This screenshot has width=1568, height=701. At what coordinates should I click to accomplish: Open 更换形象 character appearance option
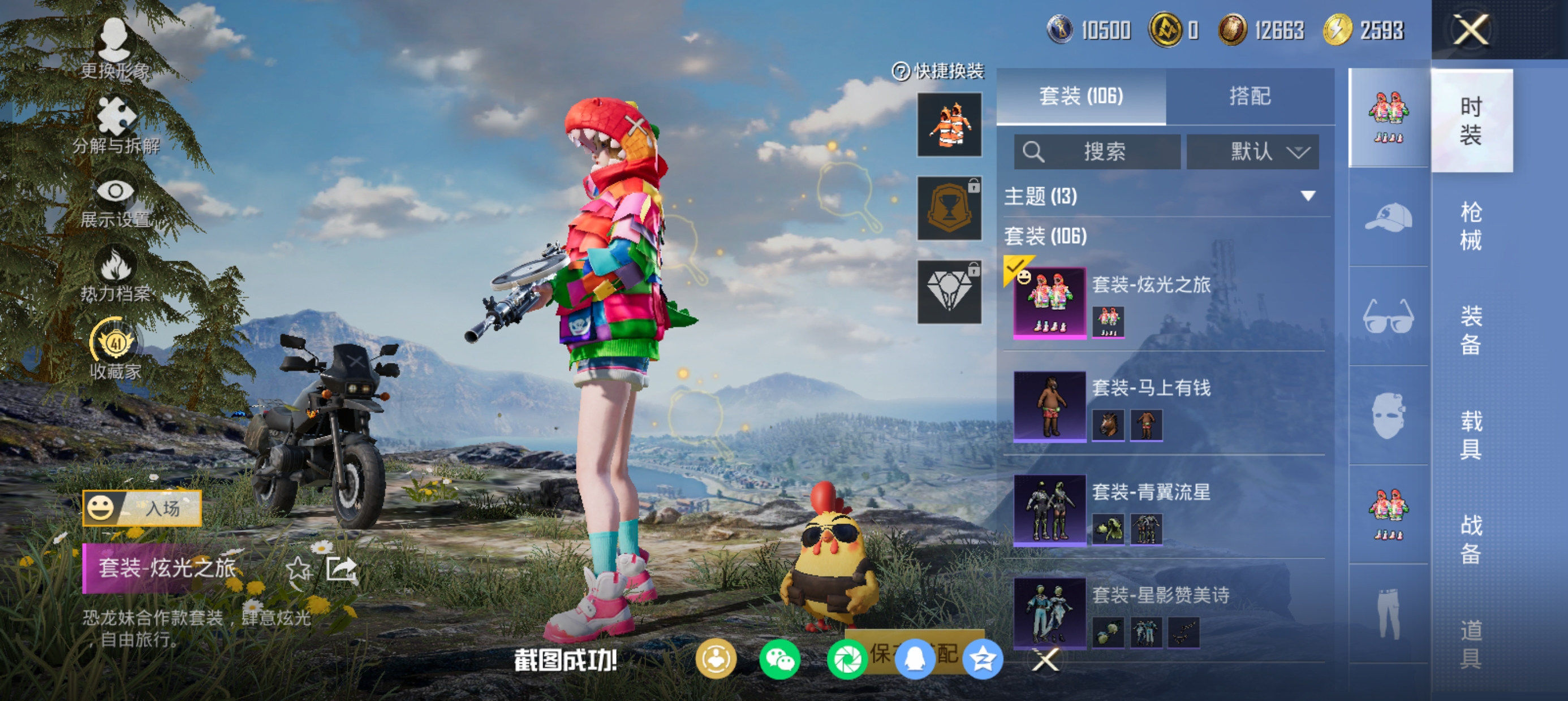click(x=115, y=49)
